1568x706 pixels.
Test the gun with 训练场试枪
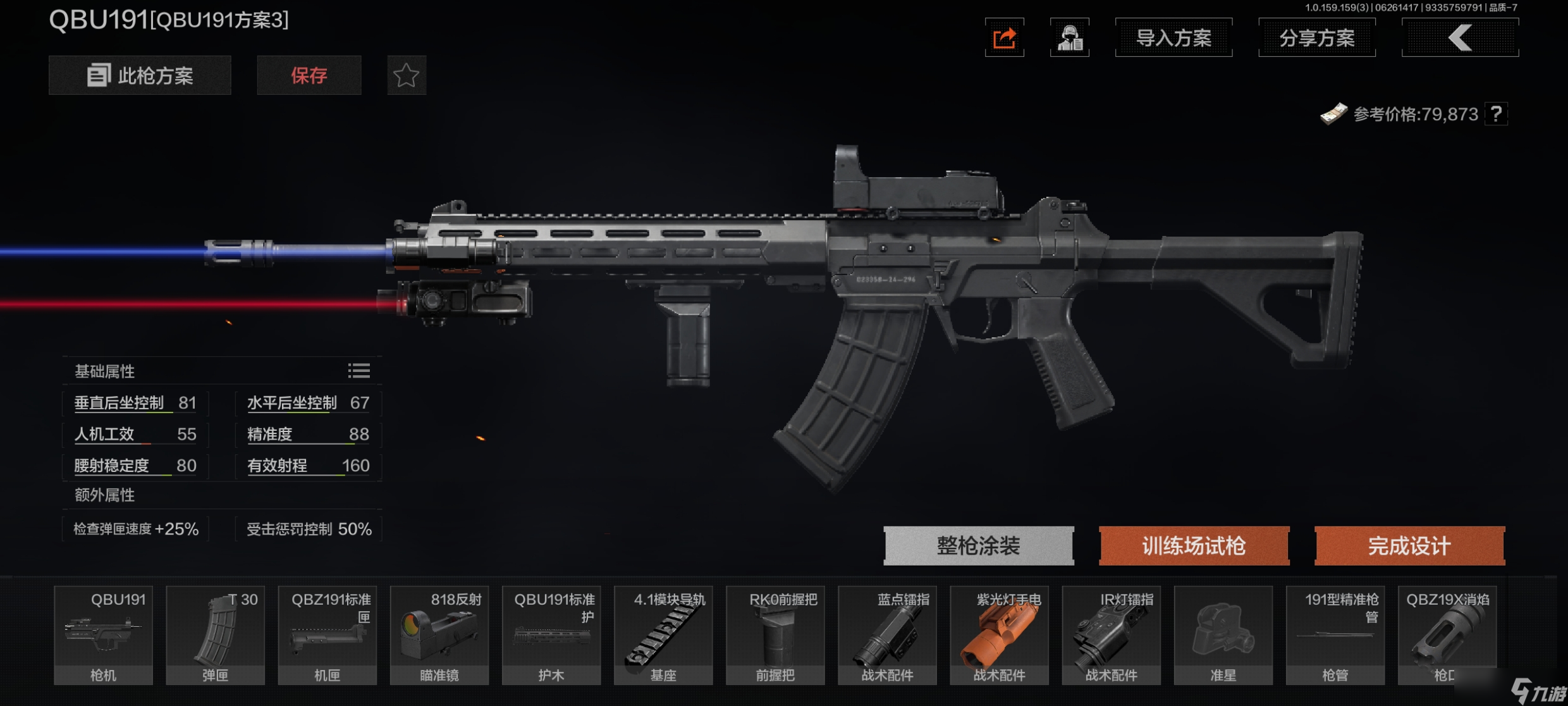[x=1194, y=545]
